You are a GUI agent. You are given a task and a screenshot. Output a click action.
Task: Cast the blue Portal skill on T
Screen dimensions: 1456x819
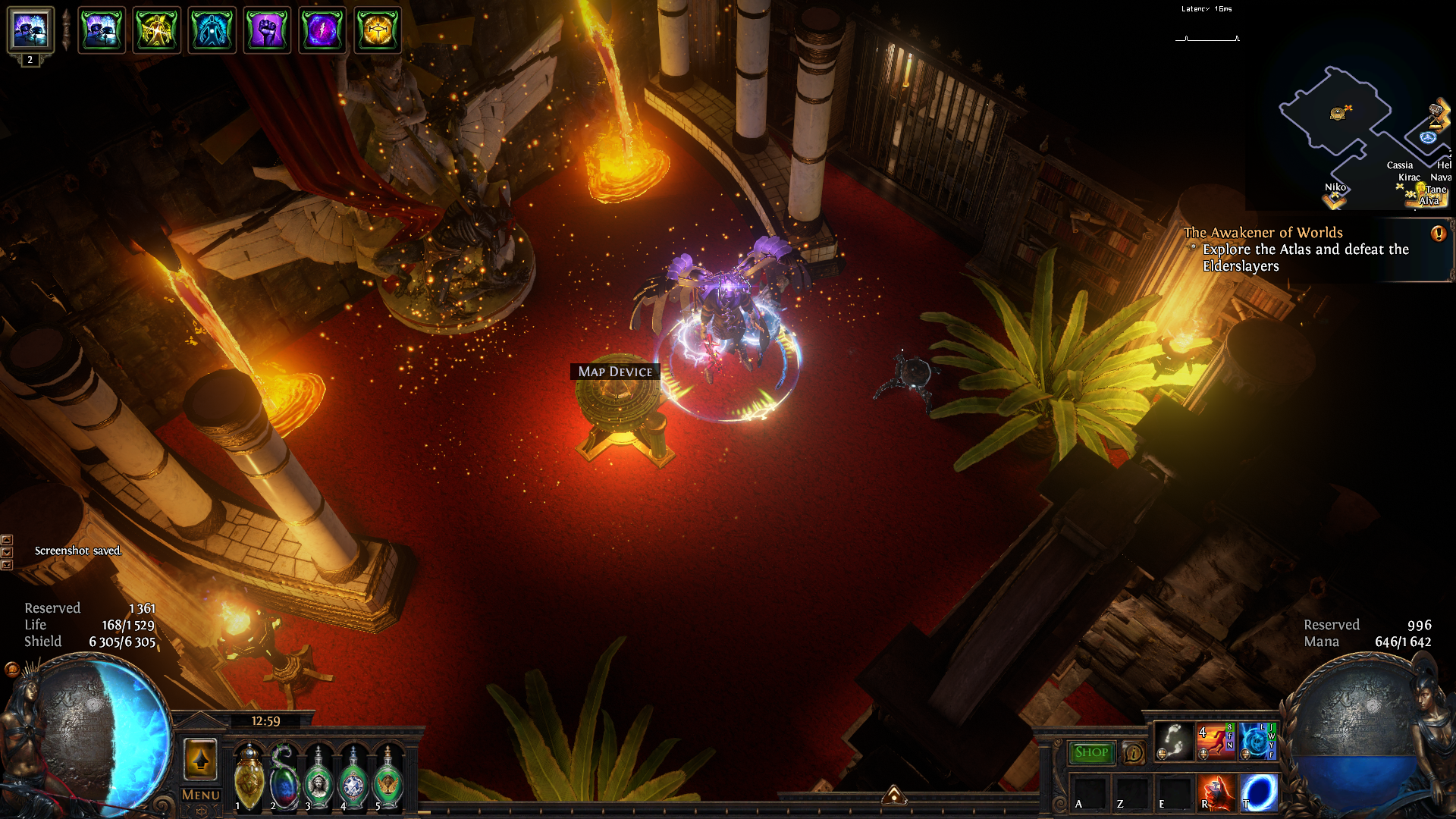pyautogui.click(x=1259, y=792)
